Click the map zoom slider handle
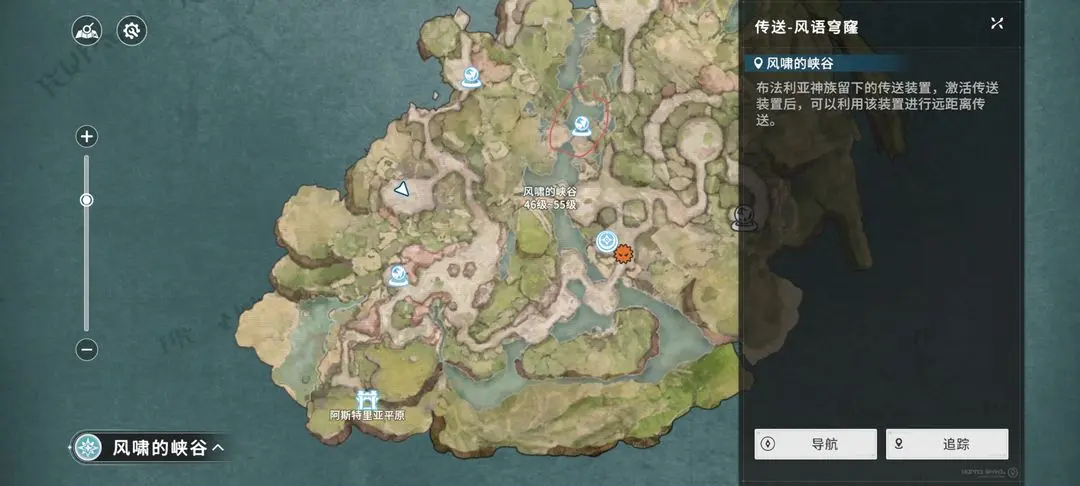 [x=87, y=200]
